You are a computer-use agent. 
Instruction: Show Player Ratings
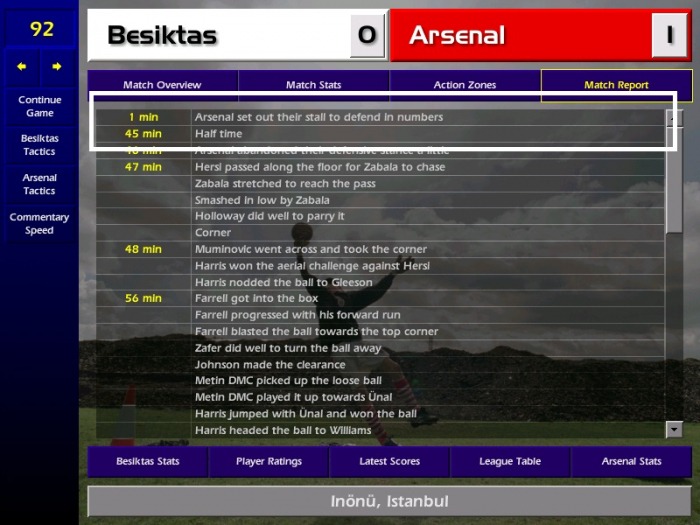pyautogui.click(x=269, y=462)
